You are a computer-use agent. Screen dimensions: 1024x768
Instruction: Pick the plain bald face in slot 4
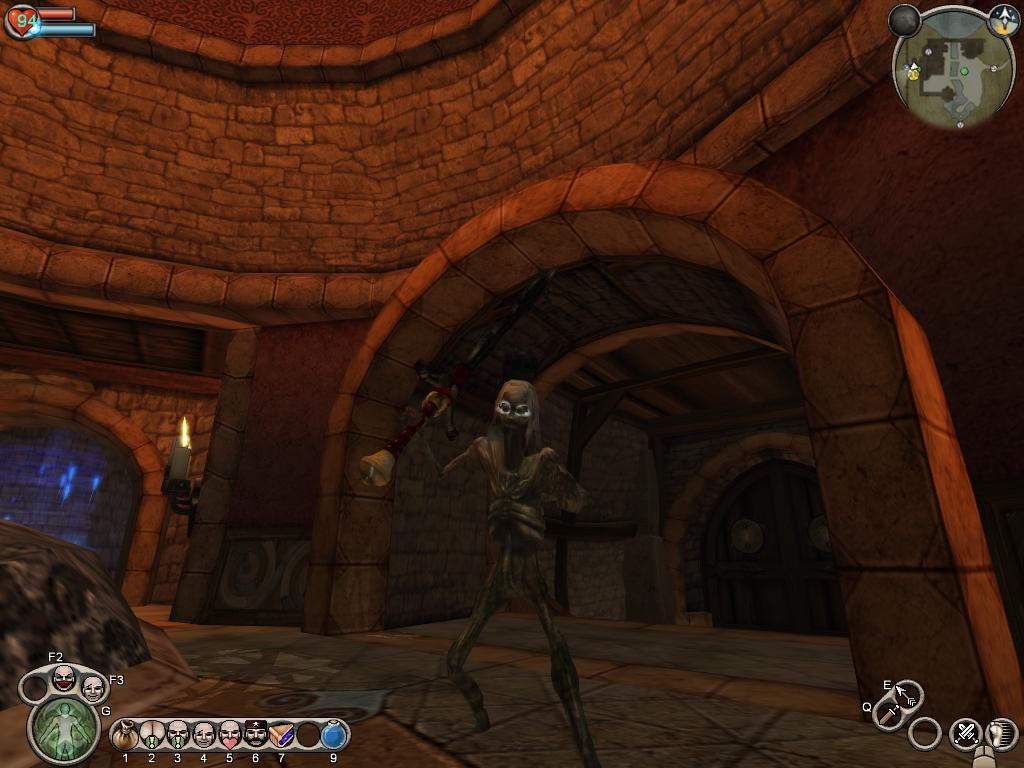tap(203, 736)
